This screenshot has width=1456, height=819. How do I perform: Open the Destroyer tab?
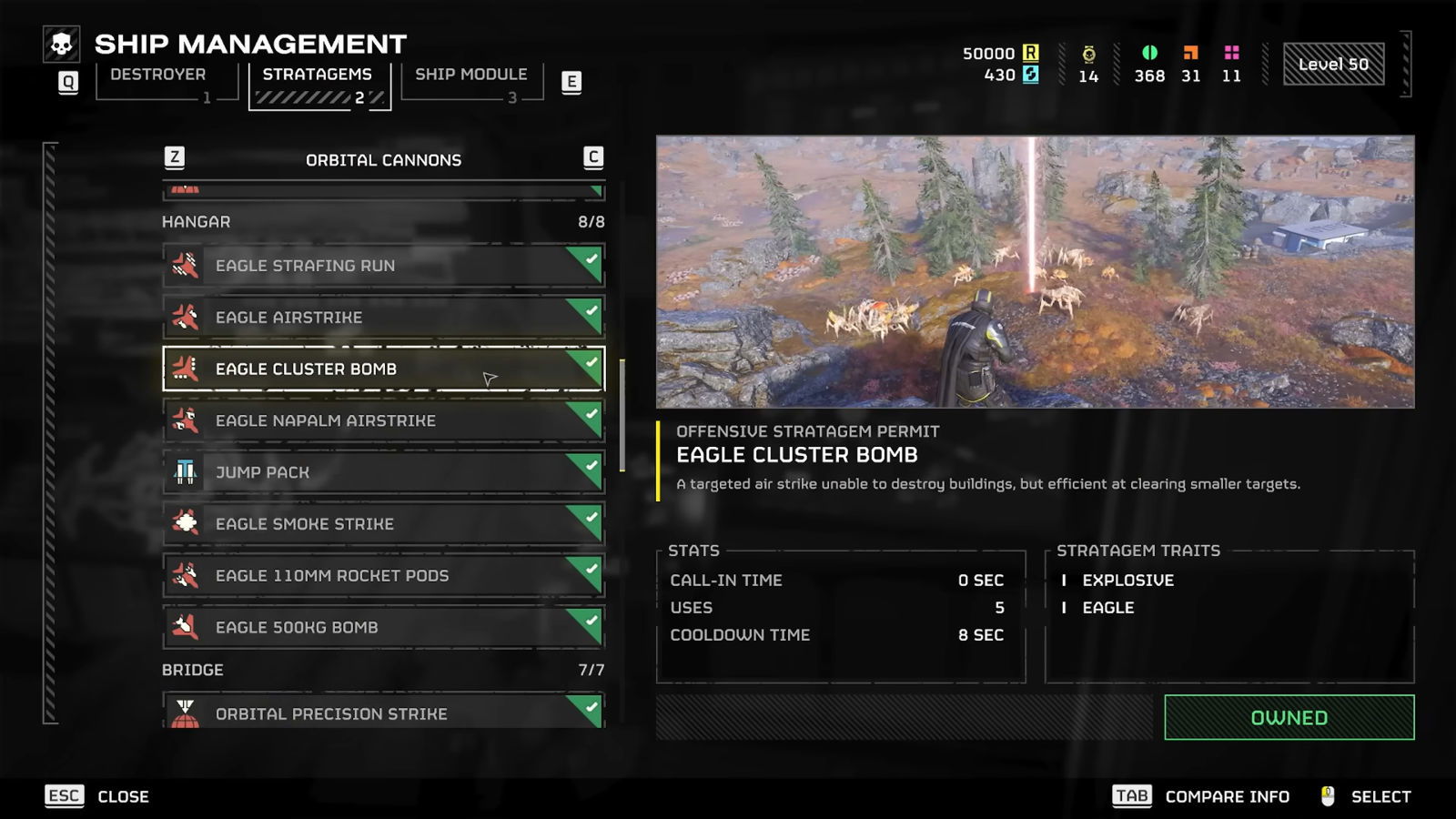(x=159, y=74)
